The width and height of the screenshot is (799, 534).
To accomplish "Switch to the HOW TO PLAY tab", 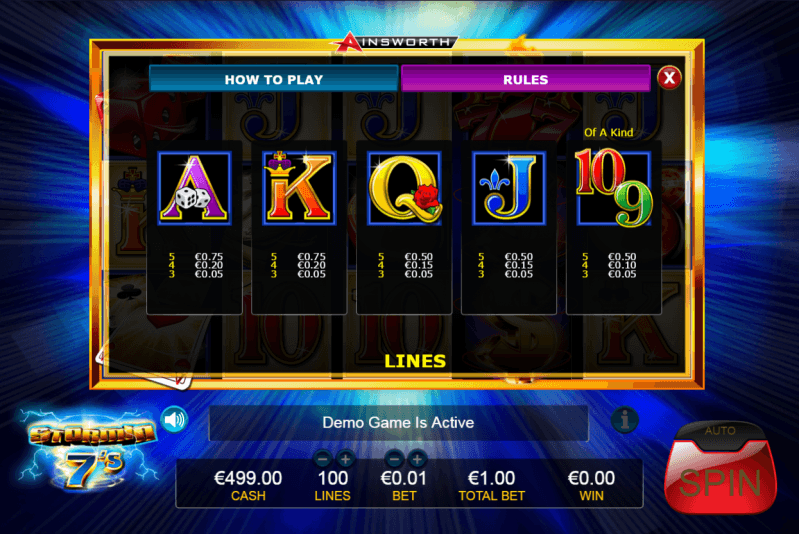I will coord(273,79).
